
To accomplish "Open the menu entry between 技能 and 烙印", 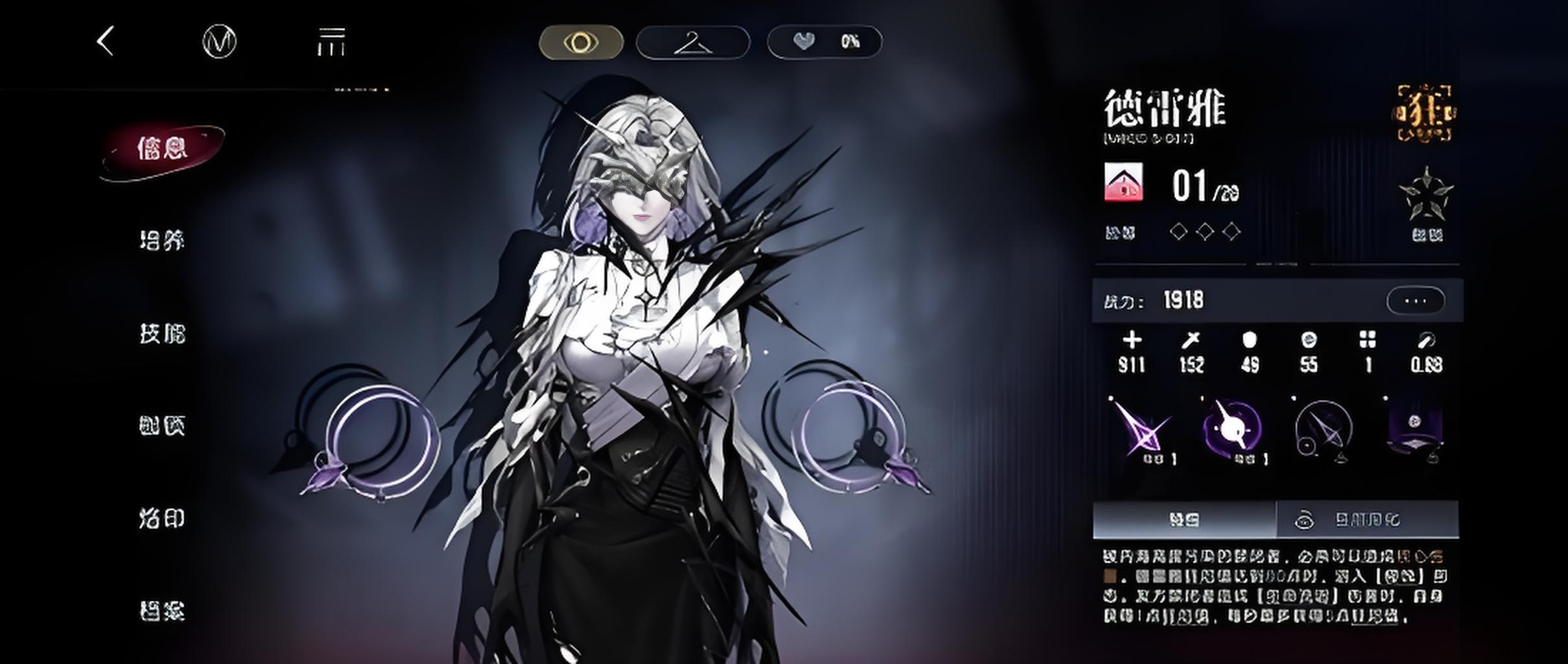I will [162, 426].
